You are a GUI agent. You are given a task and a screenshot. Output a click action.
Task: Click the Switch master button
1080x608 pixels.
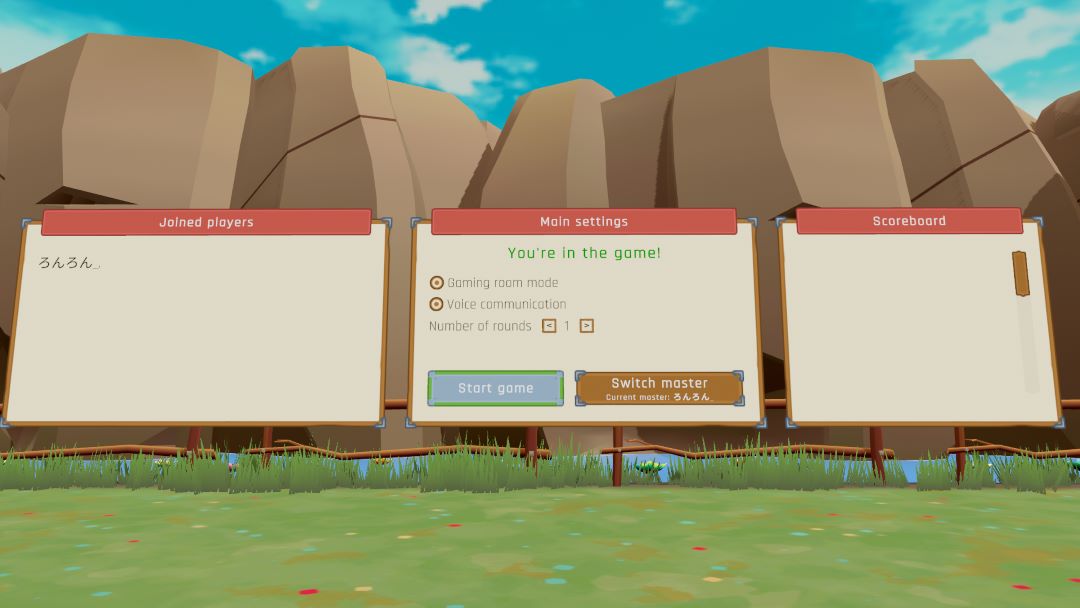pos(660,388)
